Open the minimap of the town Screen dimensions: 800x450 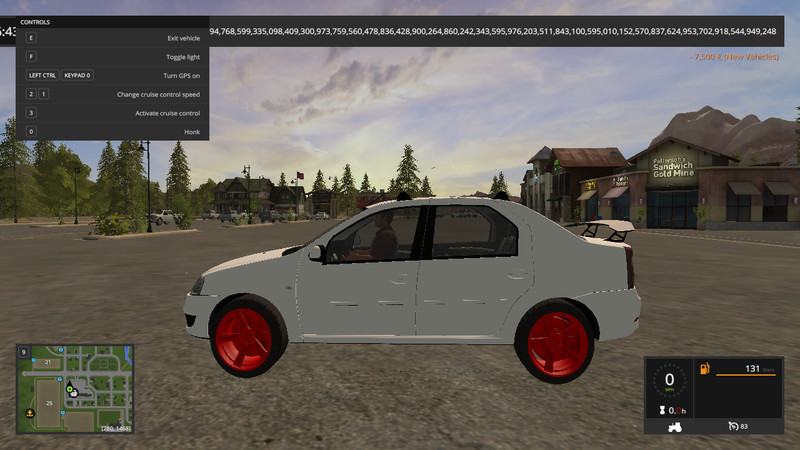[74, 389]
